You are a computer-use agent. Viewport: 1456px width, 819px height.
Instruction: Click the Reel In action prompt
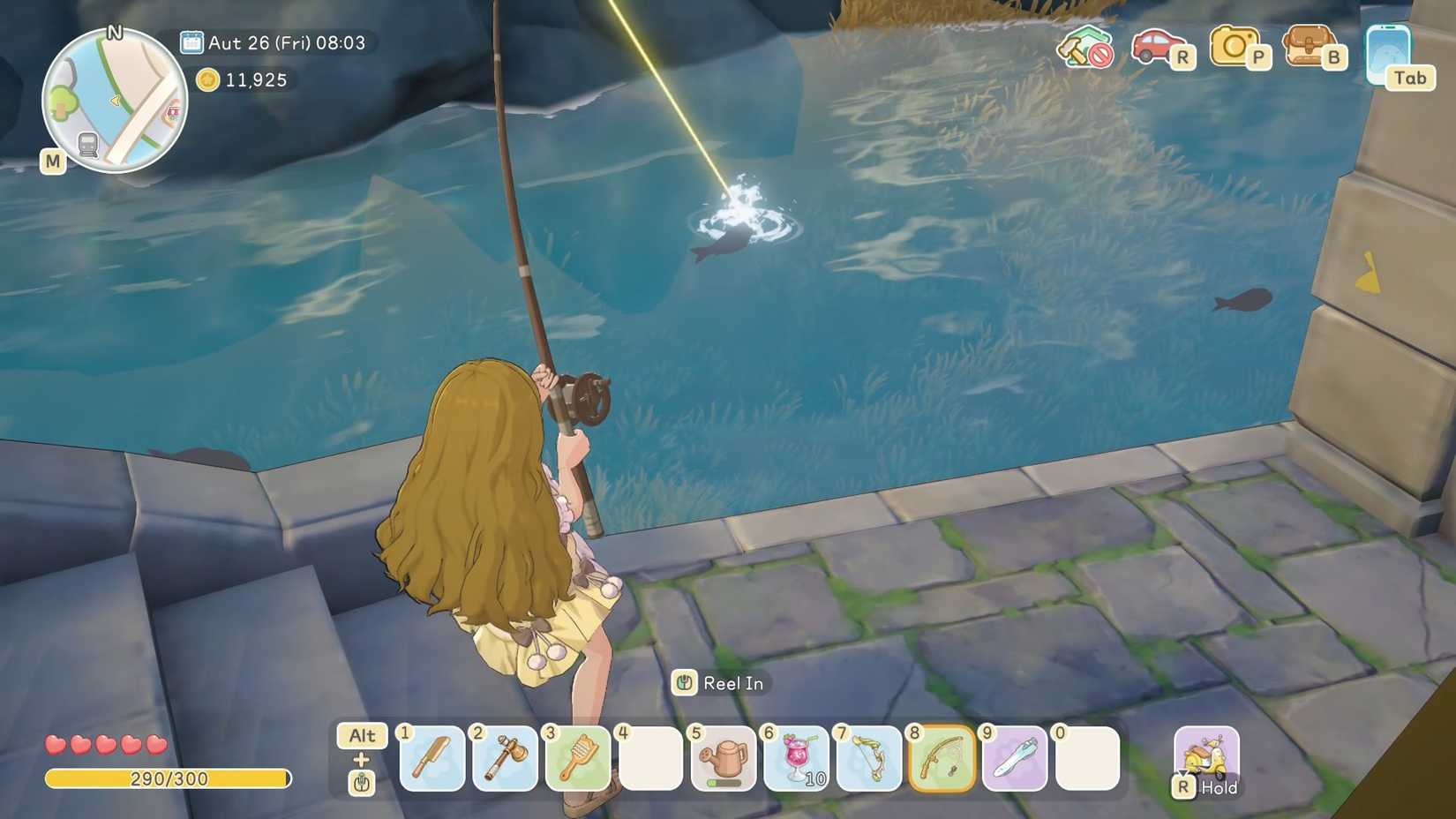[x=721, y=682]
